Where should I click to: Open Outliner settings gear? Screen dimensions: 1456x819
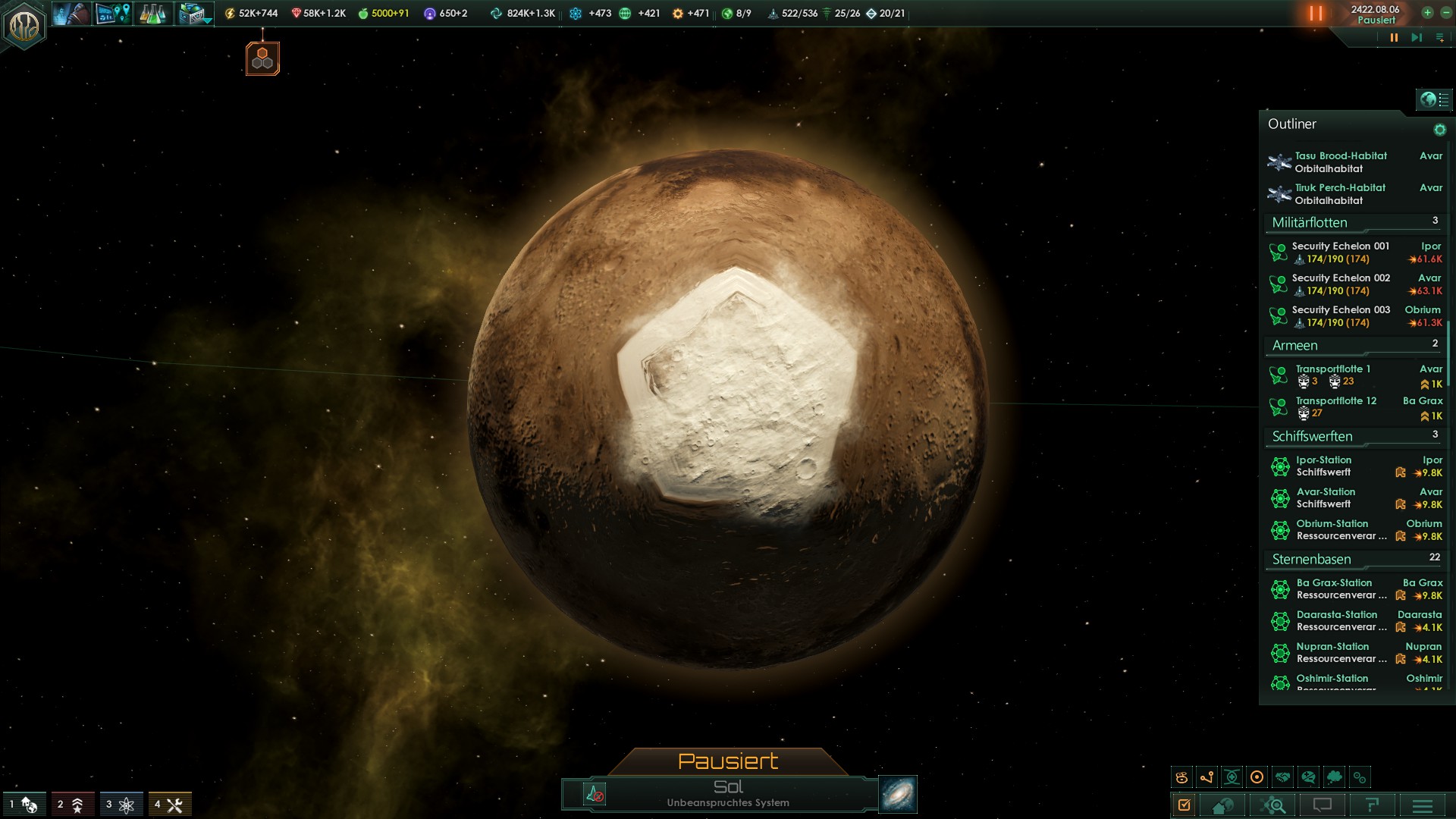1439,130
